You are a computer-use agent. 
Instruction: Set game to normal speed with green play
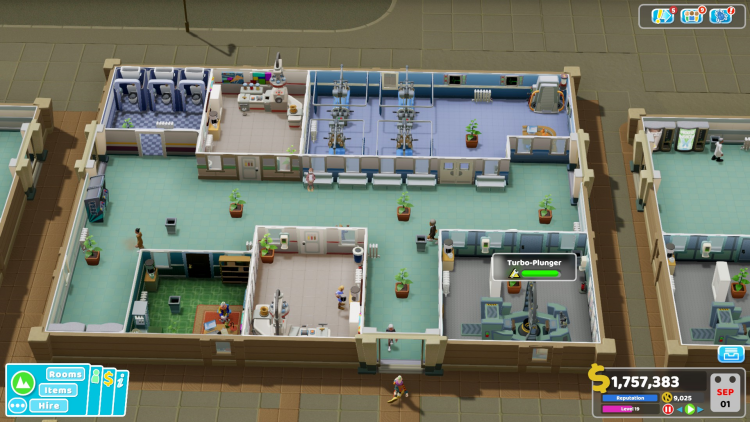pyautogui.click(x=689, y=409)
